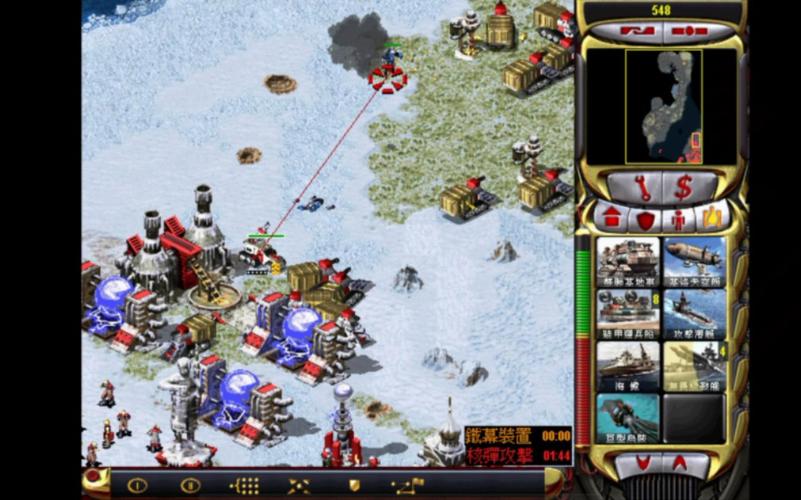Click the formation dots icon in command bar
The height and width of the screenshot is (500, 801).
244,485
